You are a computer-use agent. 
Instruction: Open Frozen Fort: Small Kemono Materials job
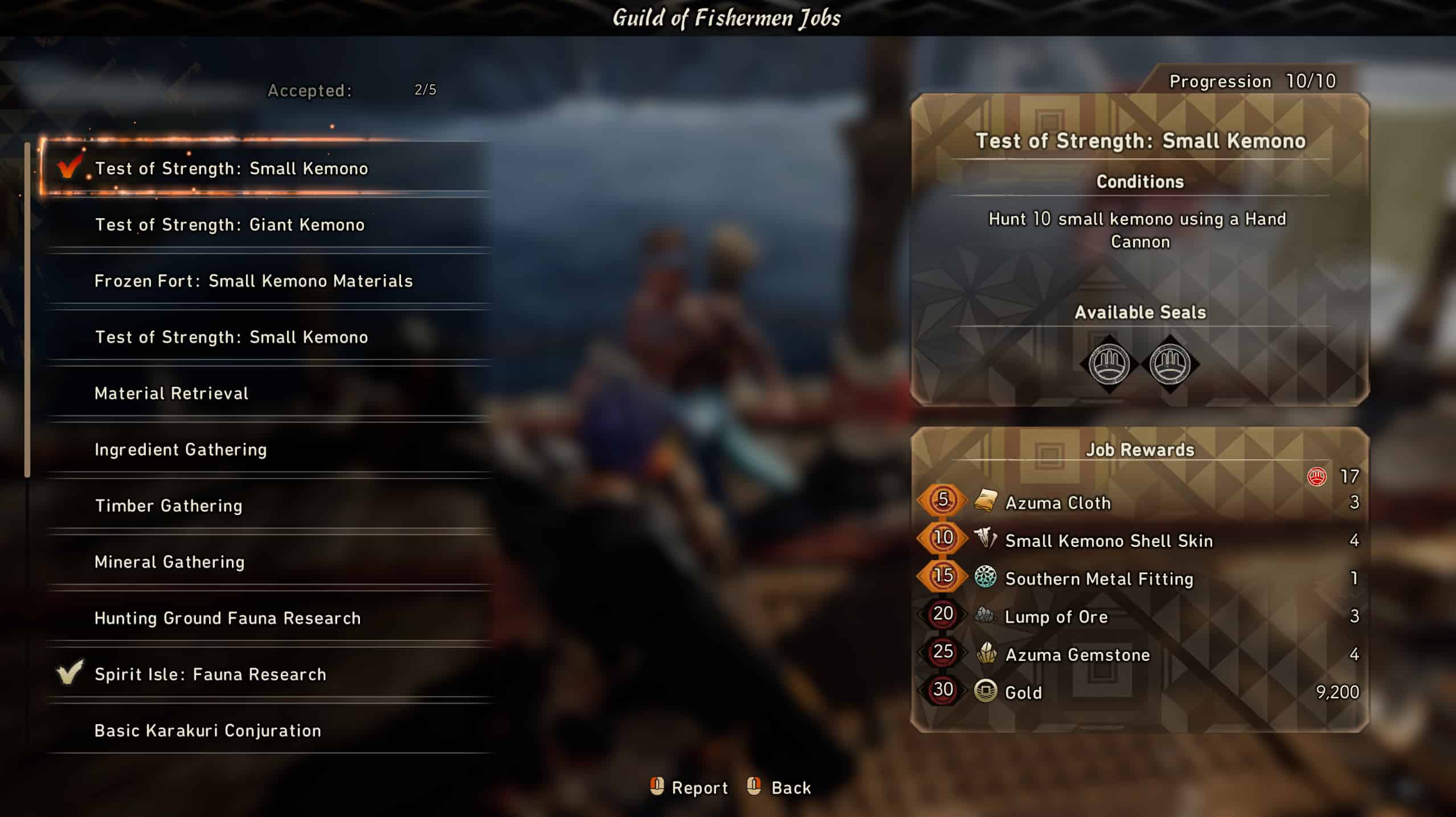pos(253,281)
